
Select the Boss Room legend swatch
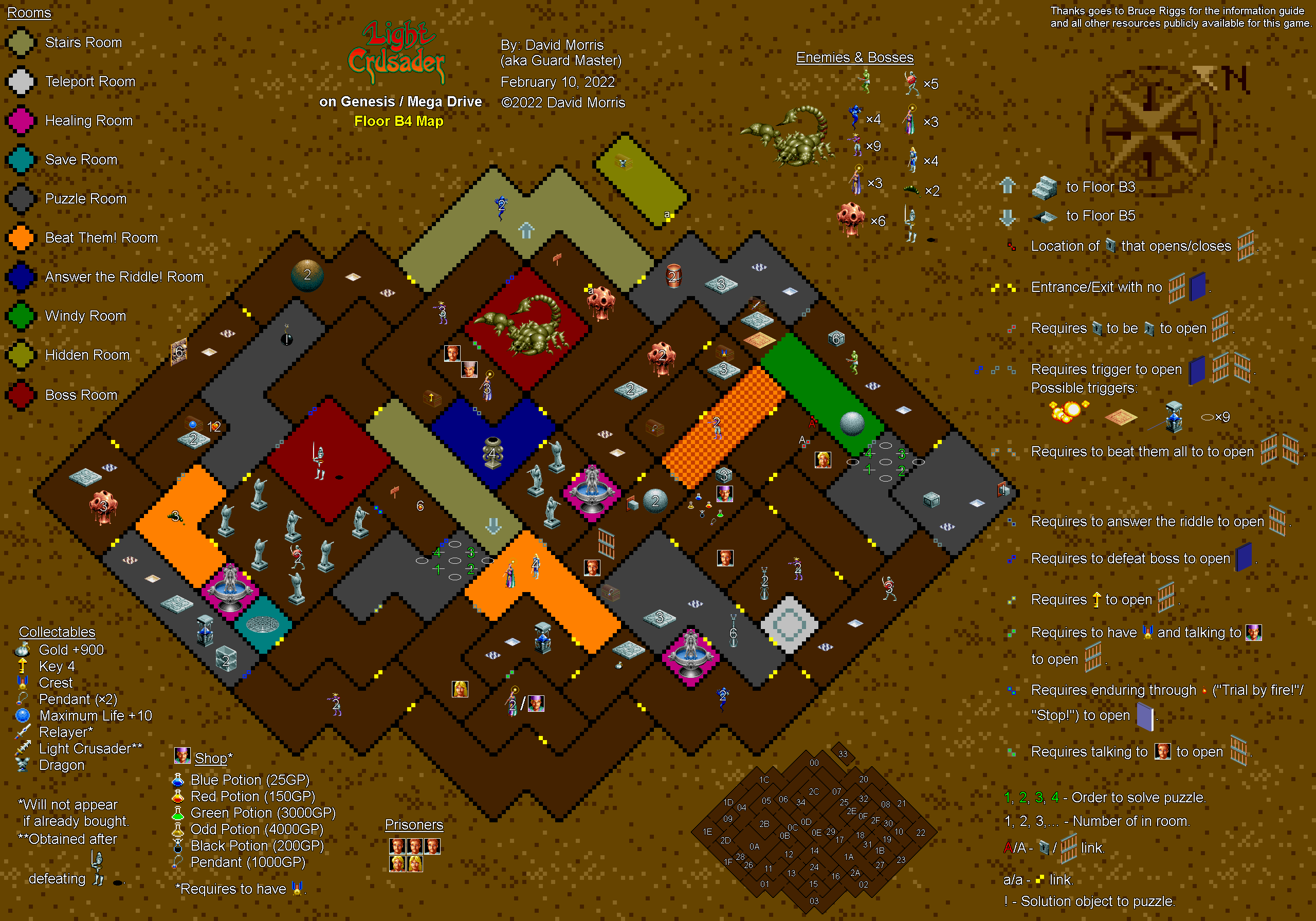pyautogui.click(x=21, y=395)
